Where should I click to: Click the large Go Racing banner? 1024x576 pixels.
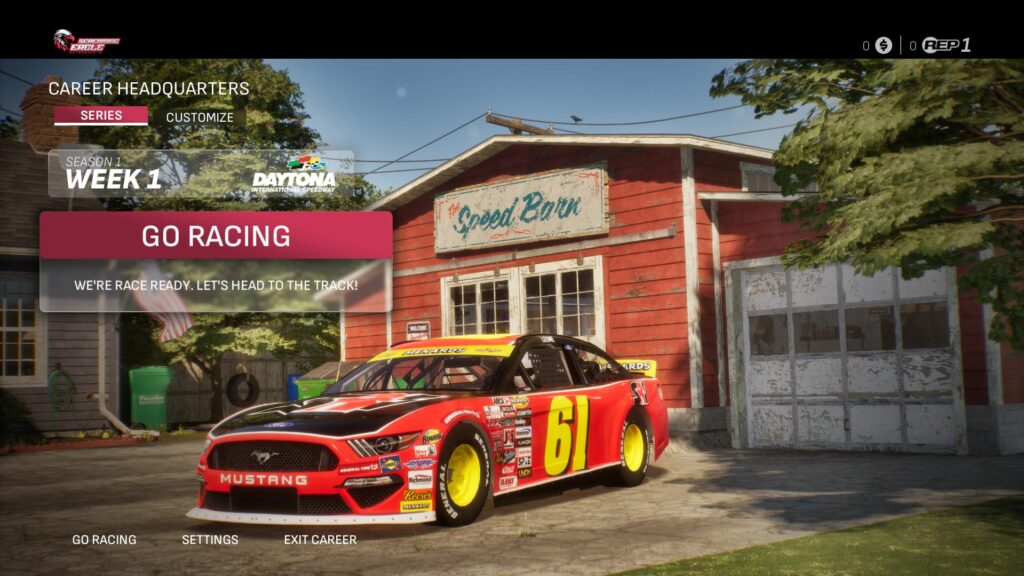coord(216,236)
